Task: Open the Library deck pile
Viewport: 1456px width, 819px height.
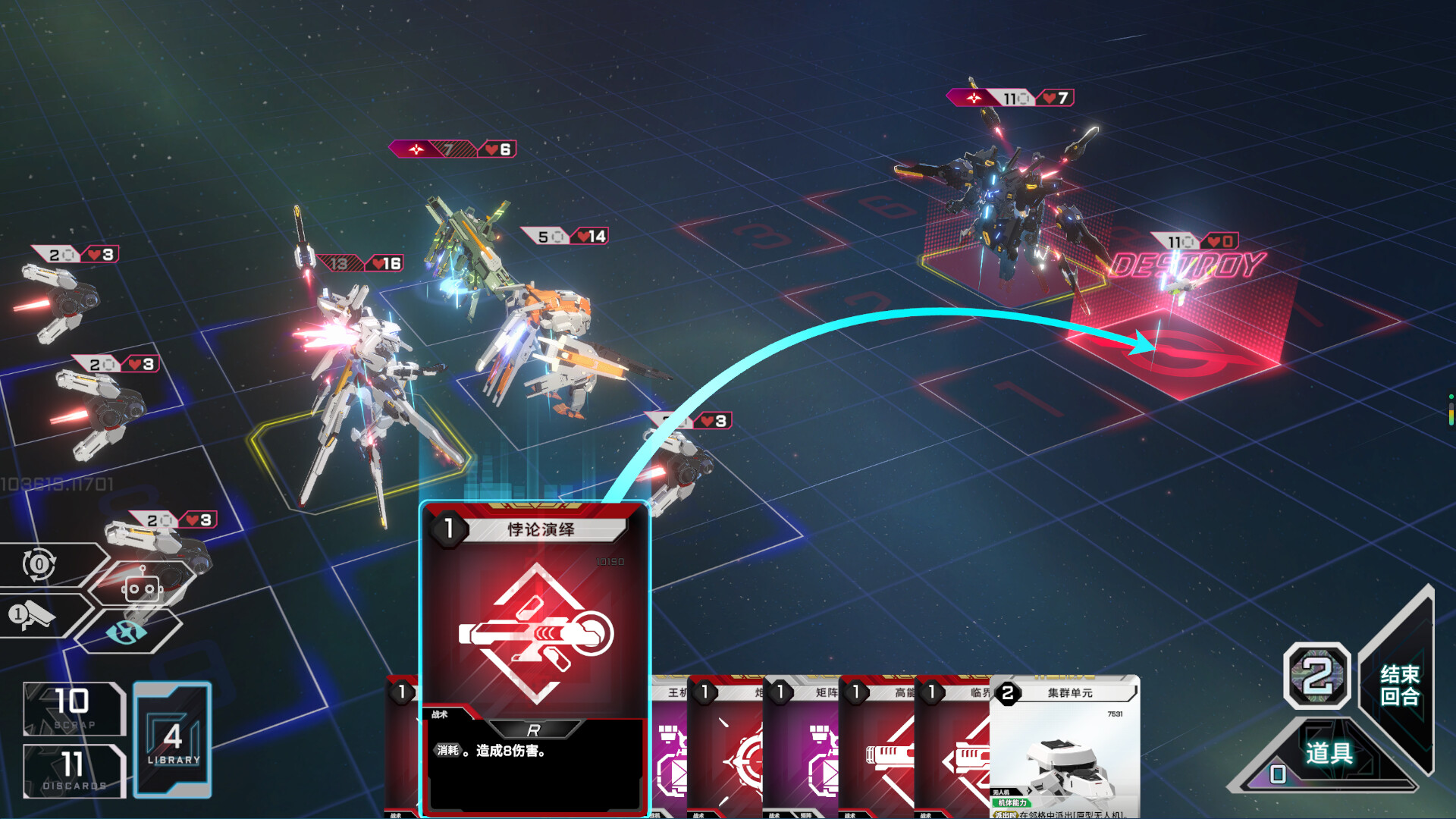Action: 173,739
